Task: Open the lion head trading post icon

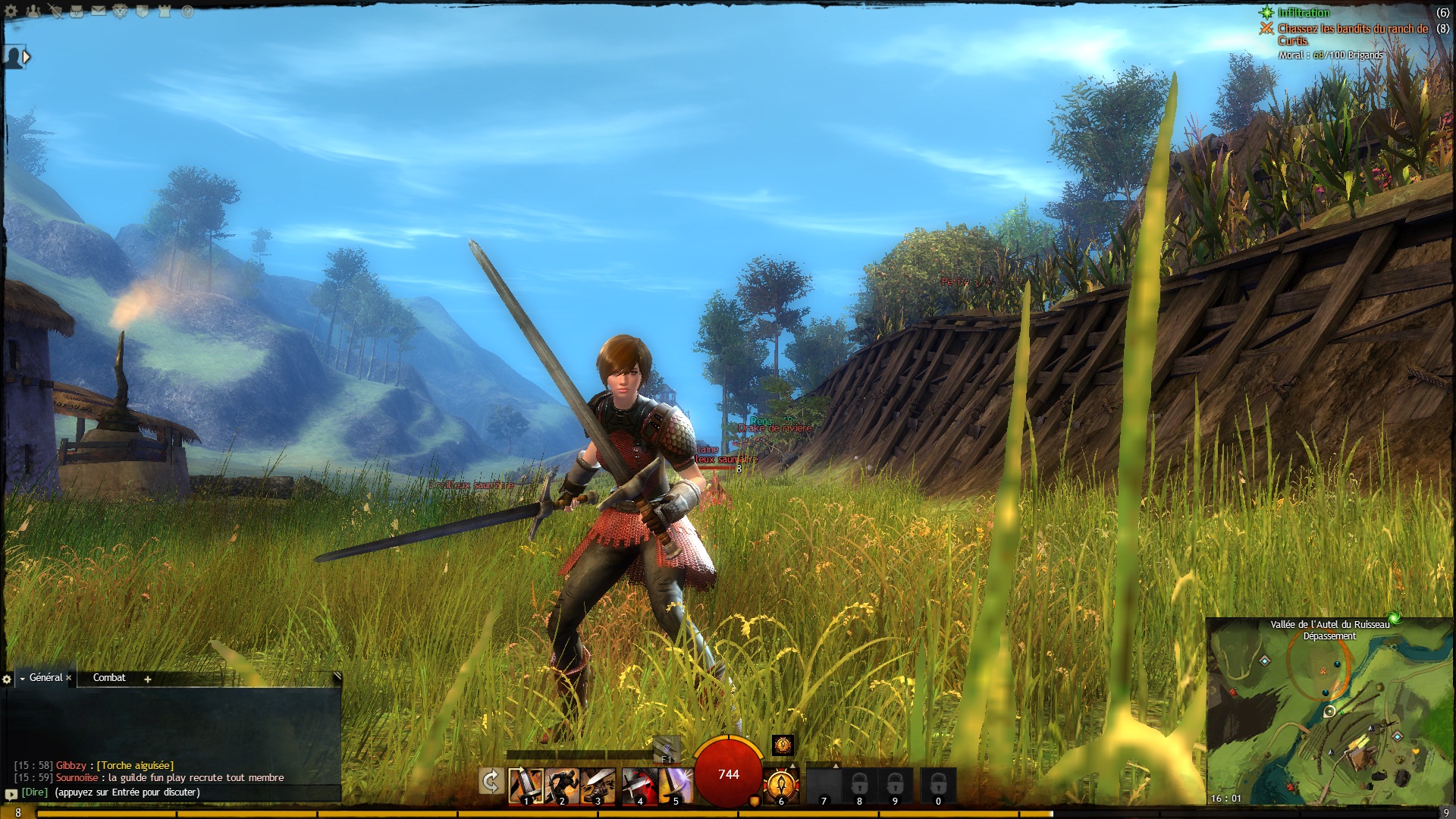Action: pos(121,11)
